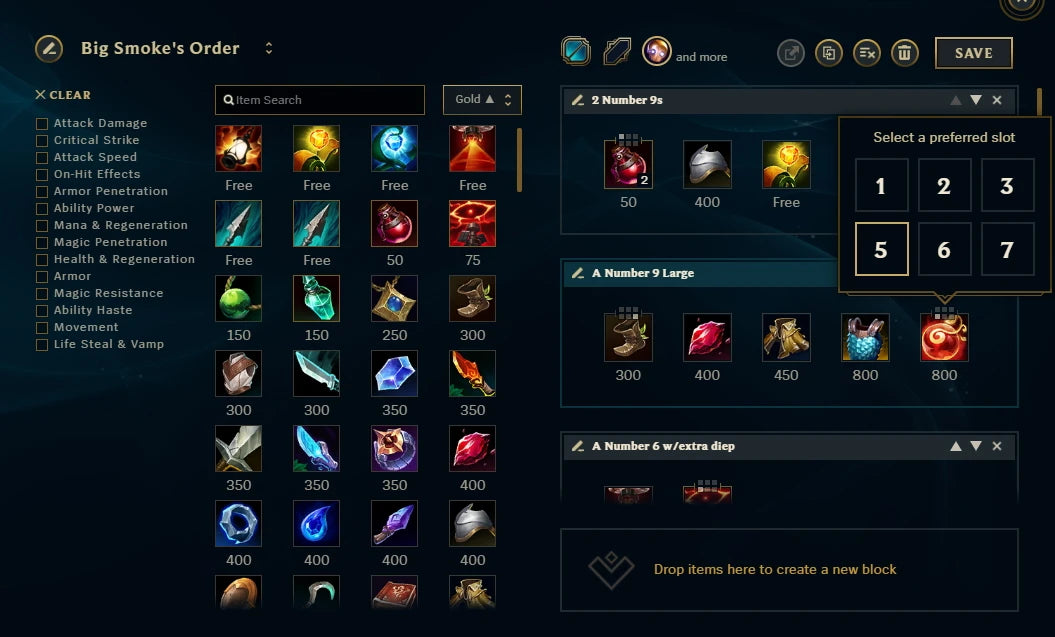1055x637 pixels.
Task: Rename the A Number 9 Large block
Action: (577, 273)
